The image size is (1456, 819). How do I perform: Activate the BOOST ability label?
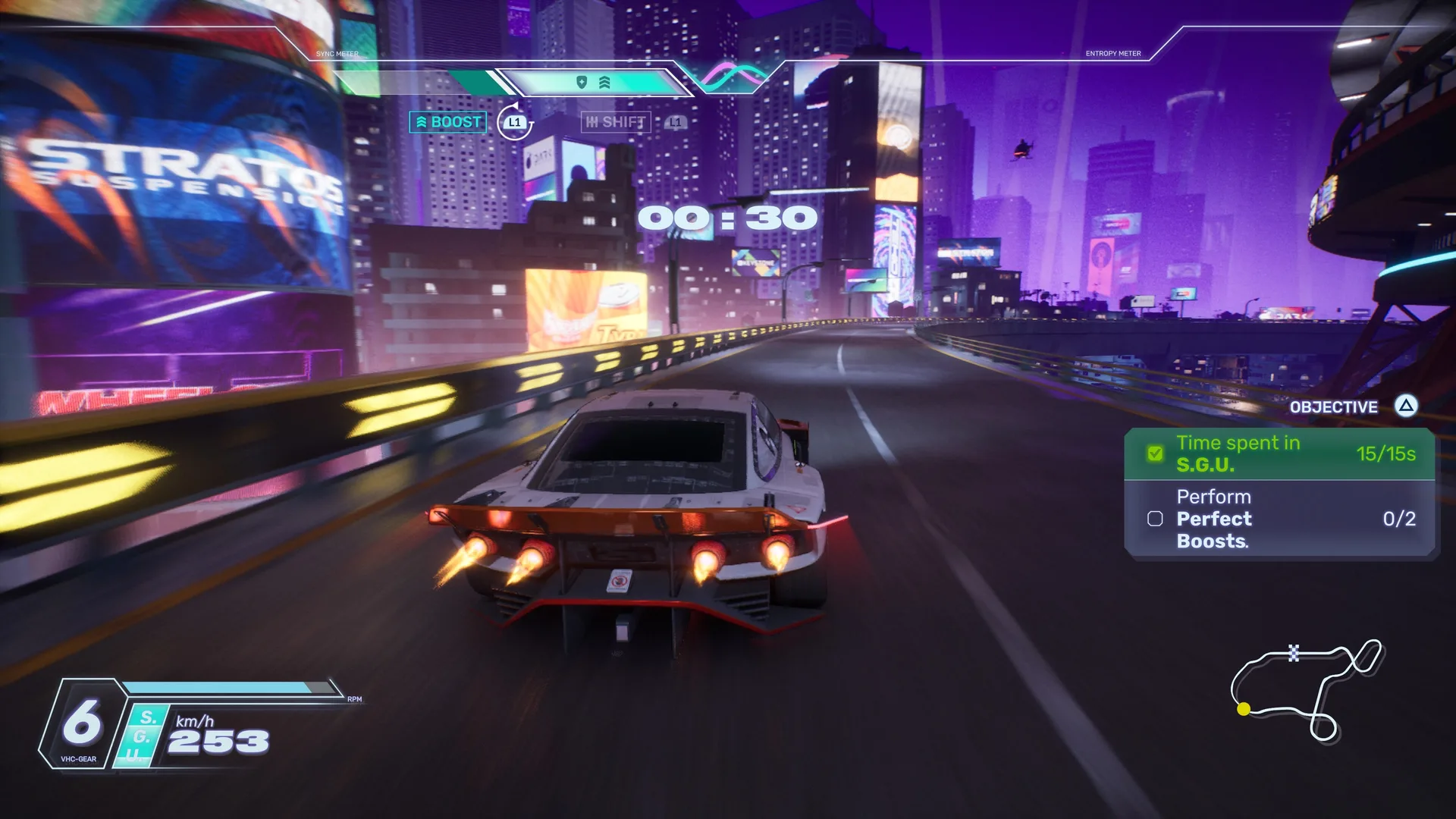point(448,122)
